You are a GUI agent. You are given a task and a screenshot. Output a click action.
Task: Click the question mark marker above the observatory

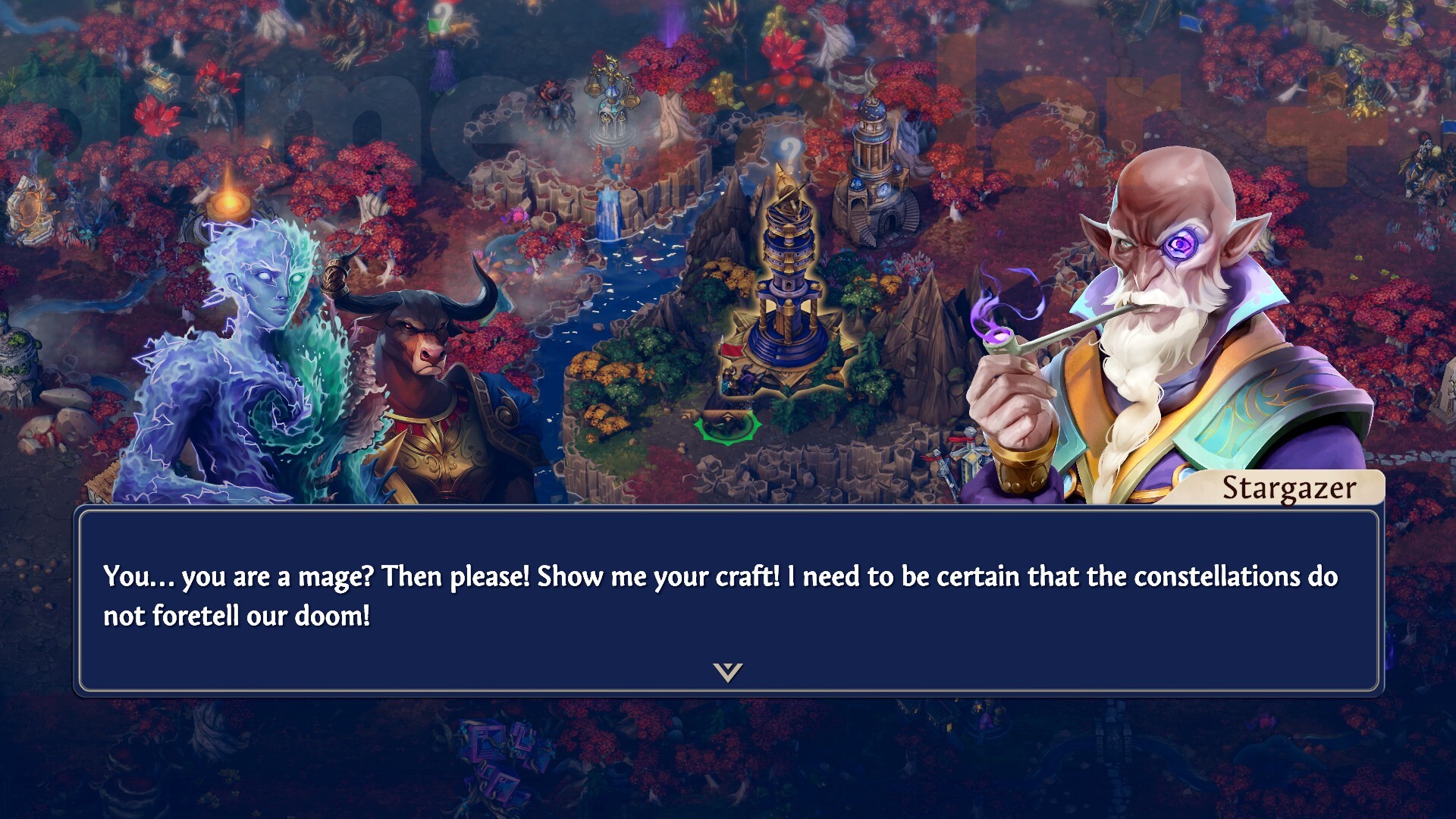coord(789,152)
